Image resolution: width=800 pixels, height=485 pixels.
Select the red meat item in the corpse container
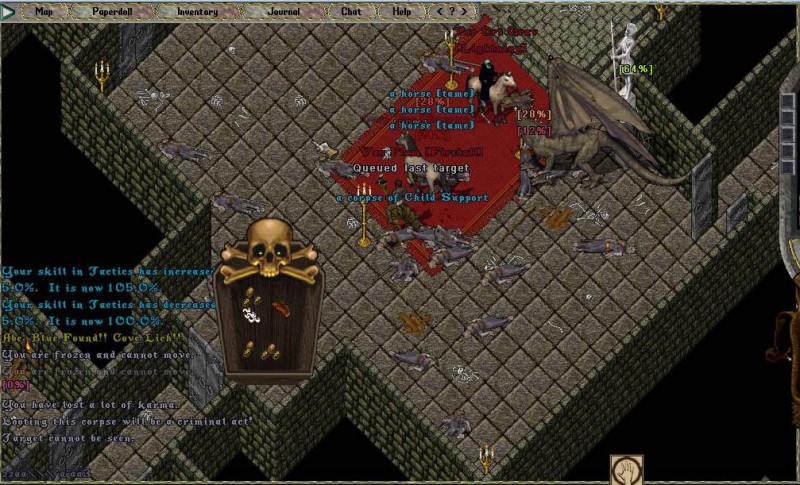point(281,308)
